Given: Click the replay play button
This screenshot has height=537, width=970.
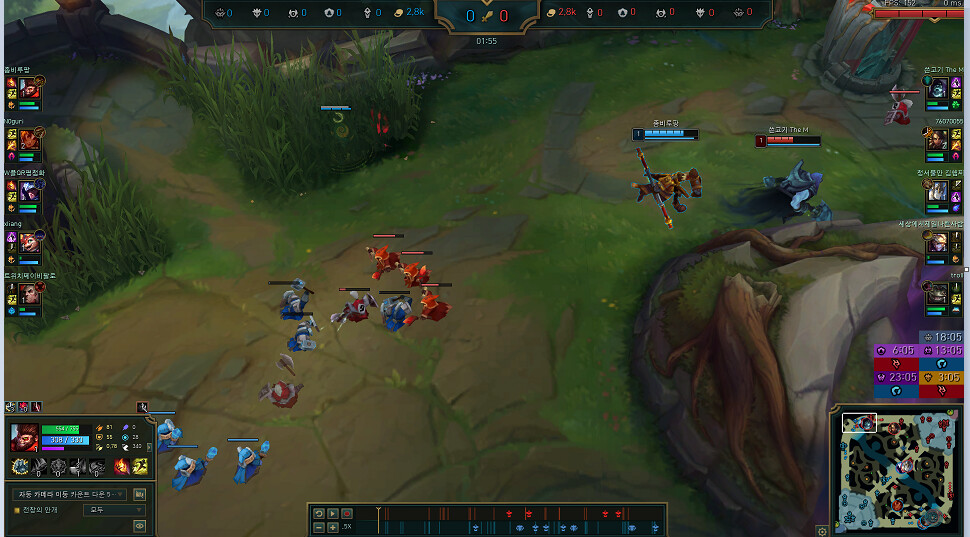Looking at the screenshot, I should pyautogui.click(x=333, y=513).
